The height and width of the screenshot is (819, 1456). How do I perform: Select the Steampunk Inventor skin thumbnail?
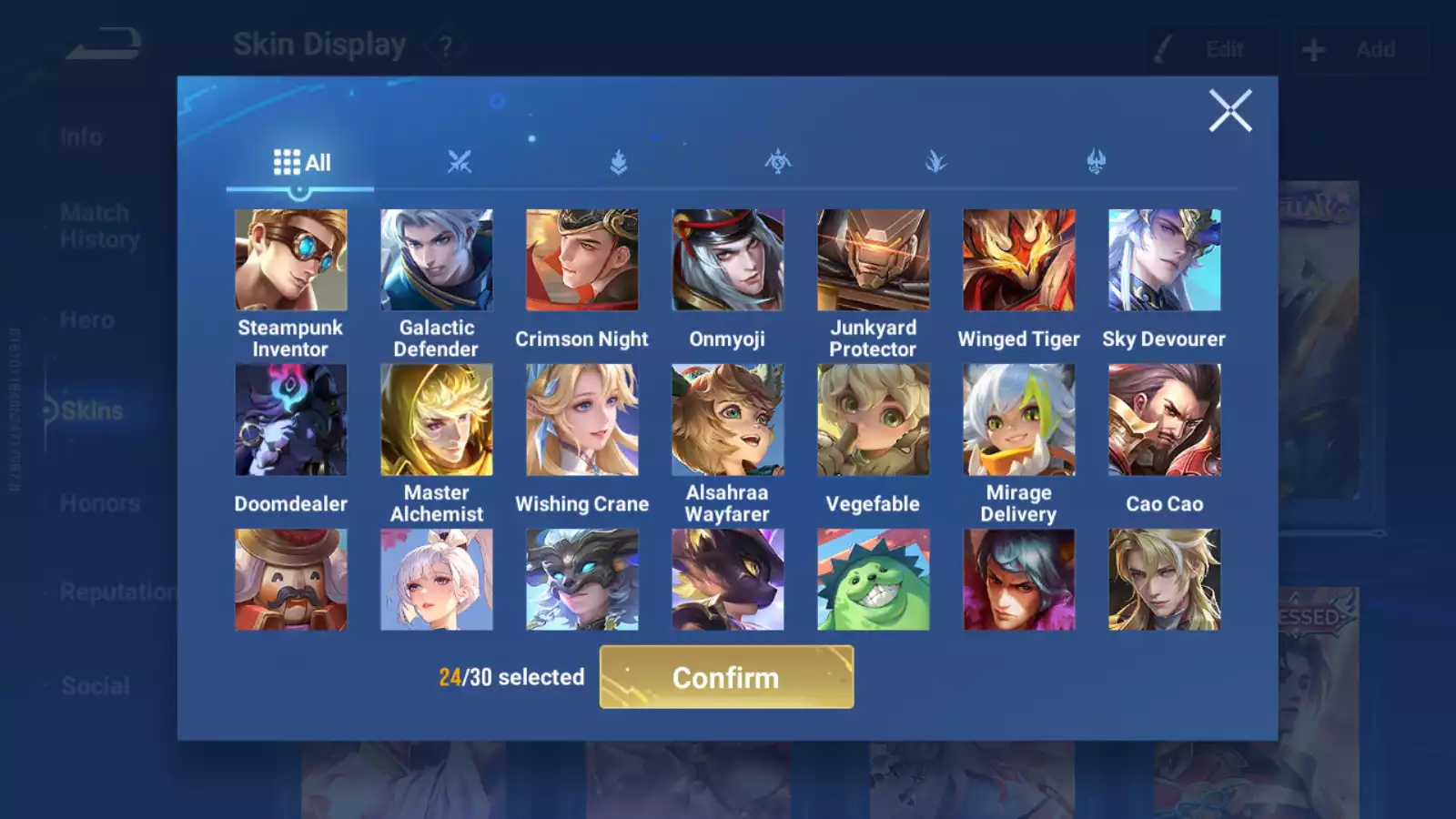tap(290, 258)
